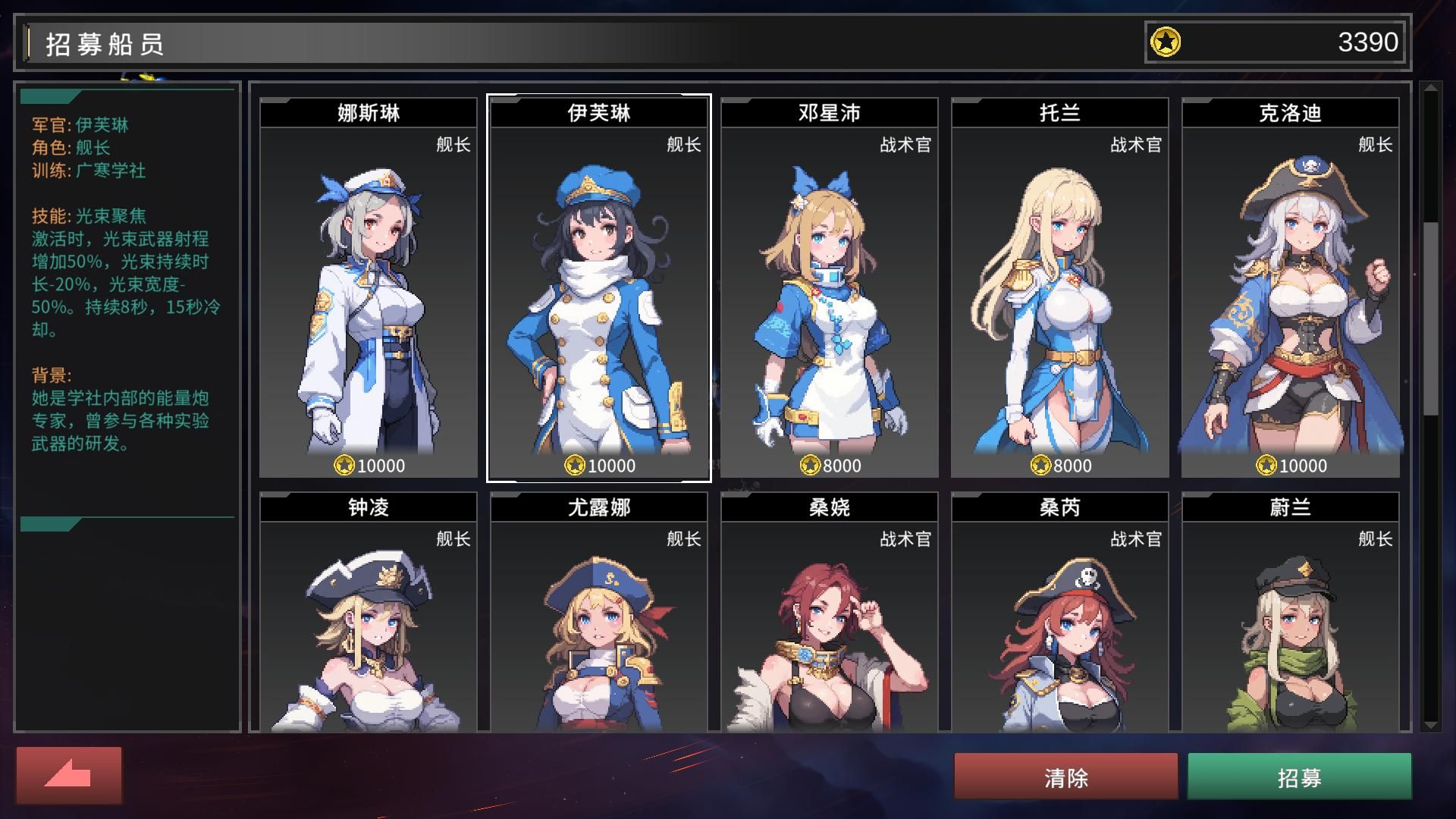Choose the 伊芙琳 captain card
The image size is (1456, 819).
click(599, 288)
